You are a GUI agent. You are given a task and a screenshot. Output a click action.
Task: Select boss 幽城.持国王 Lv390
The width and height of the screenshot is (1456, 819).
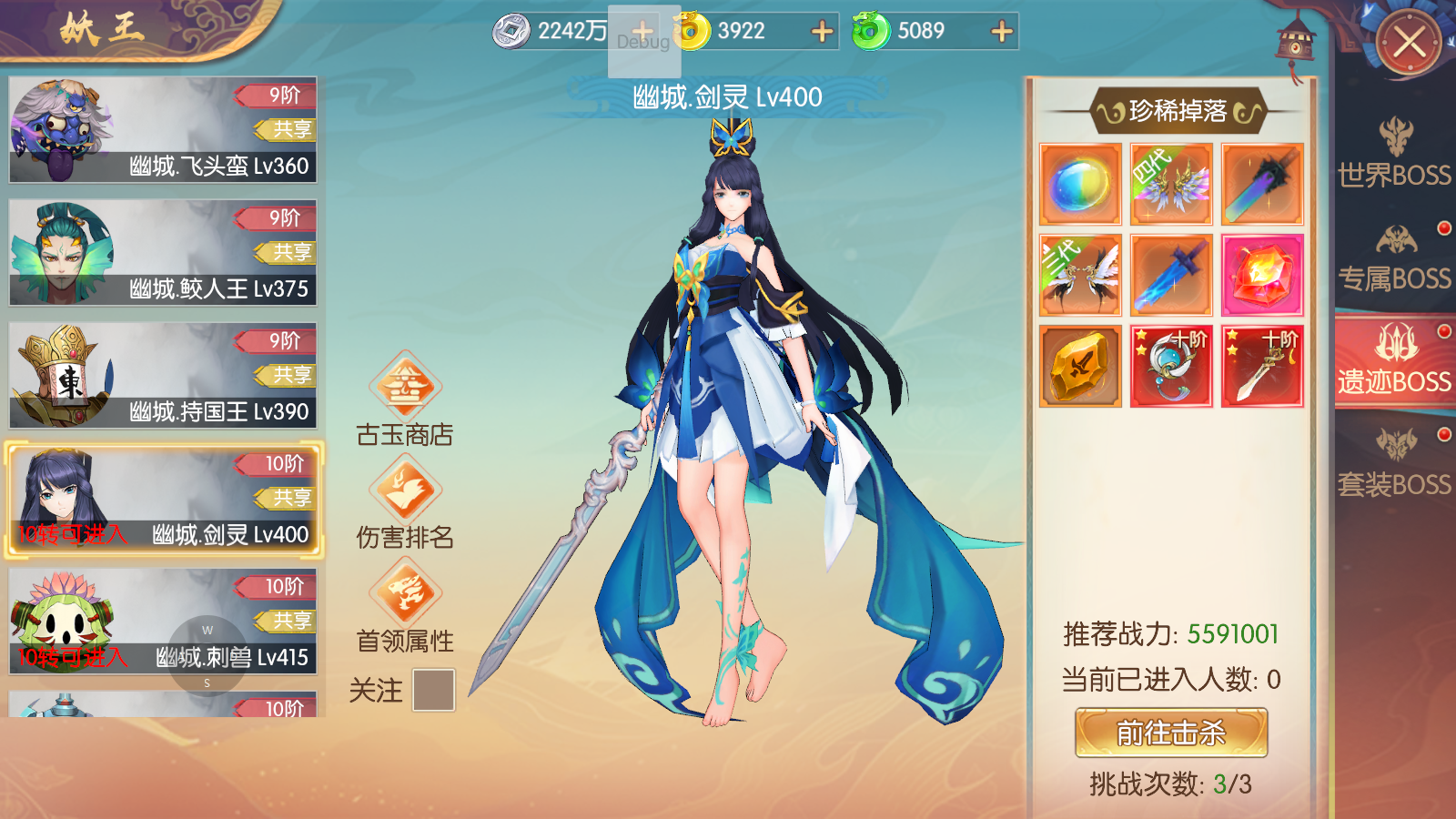tap(163, 376)
